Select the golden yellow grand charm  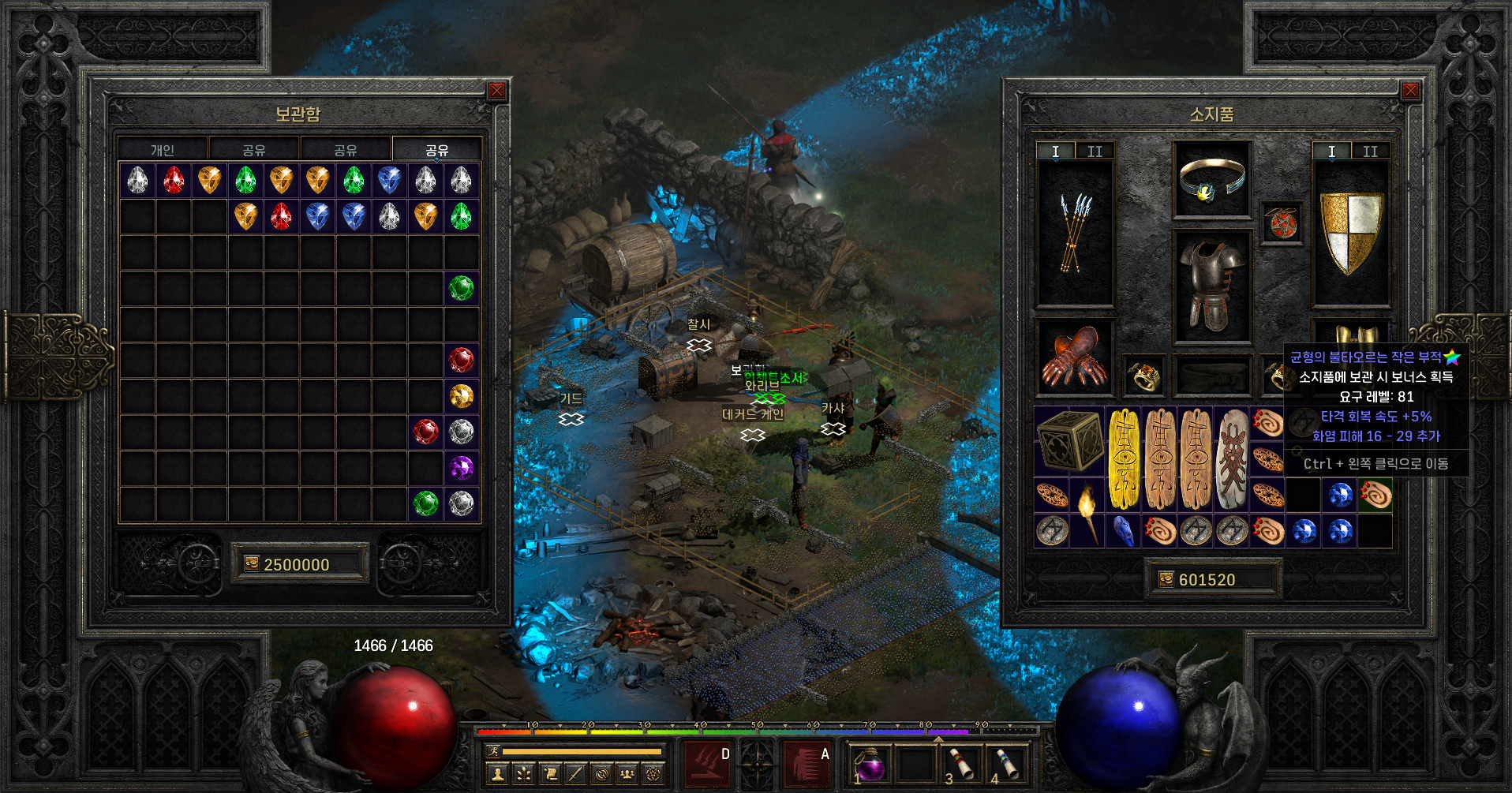point(1125,458)
